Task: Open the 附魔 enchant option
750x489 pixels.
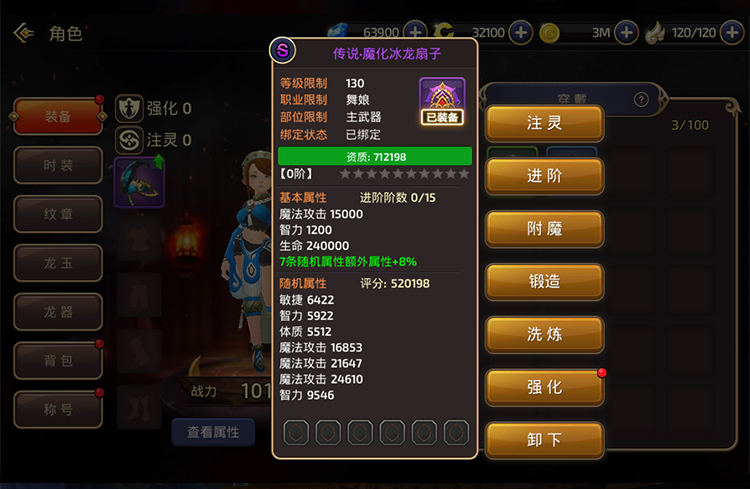Action: [544, 229]
